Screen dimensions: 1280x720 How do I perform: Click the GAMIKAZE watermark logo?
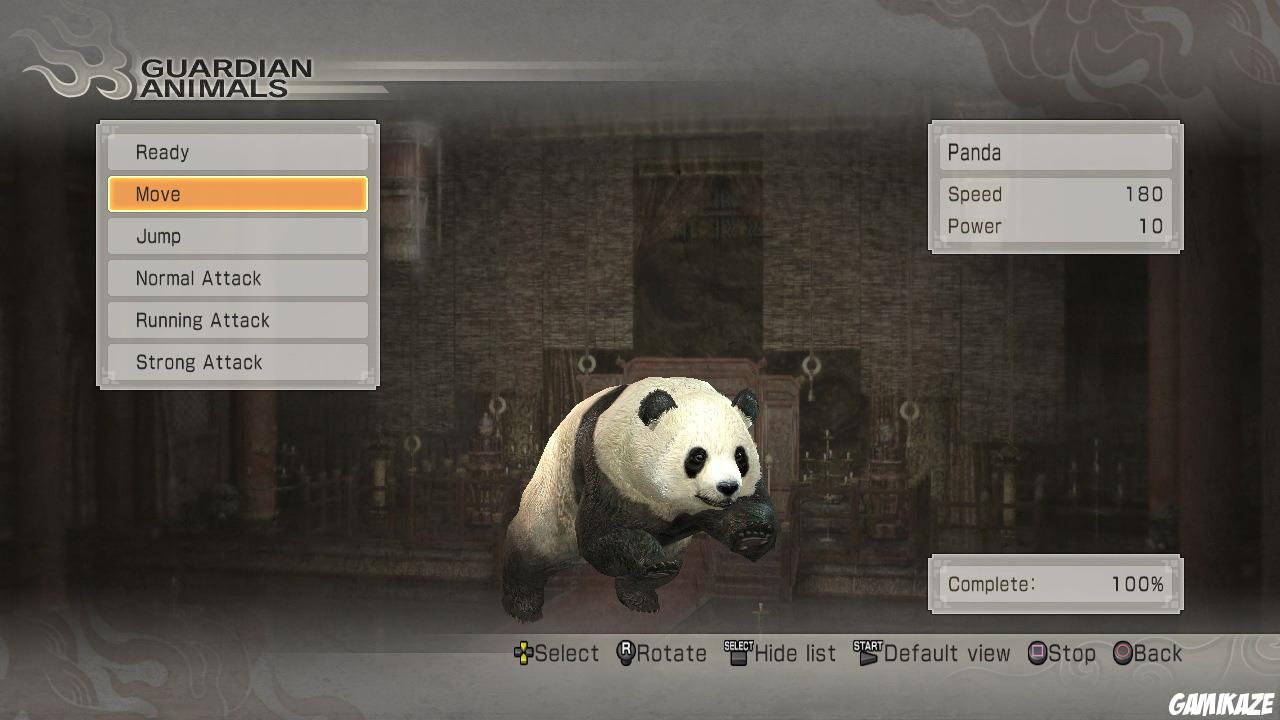1220,700
